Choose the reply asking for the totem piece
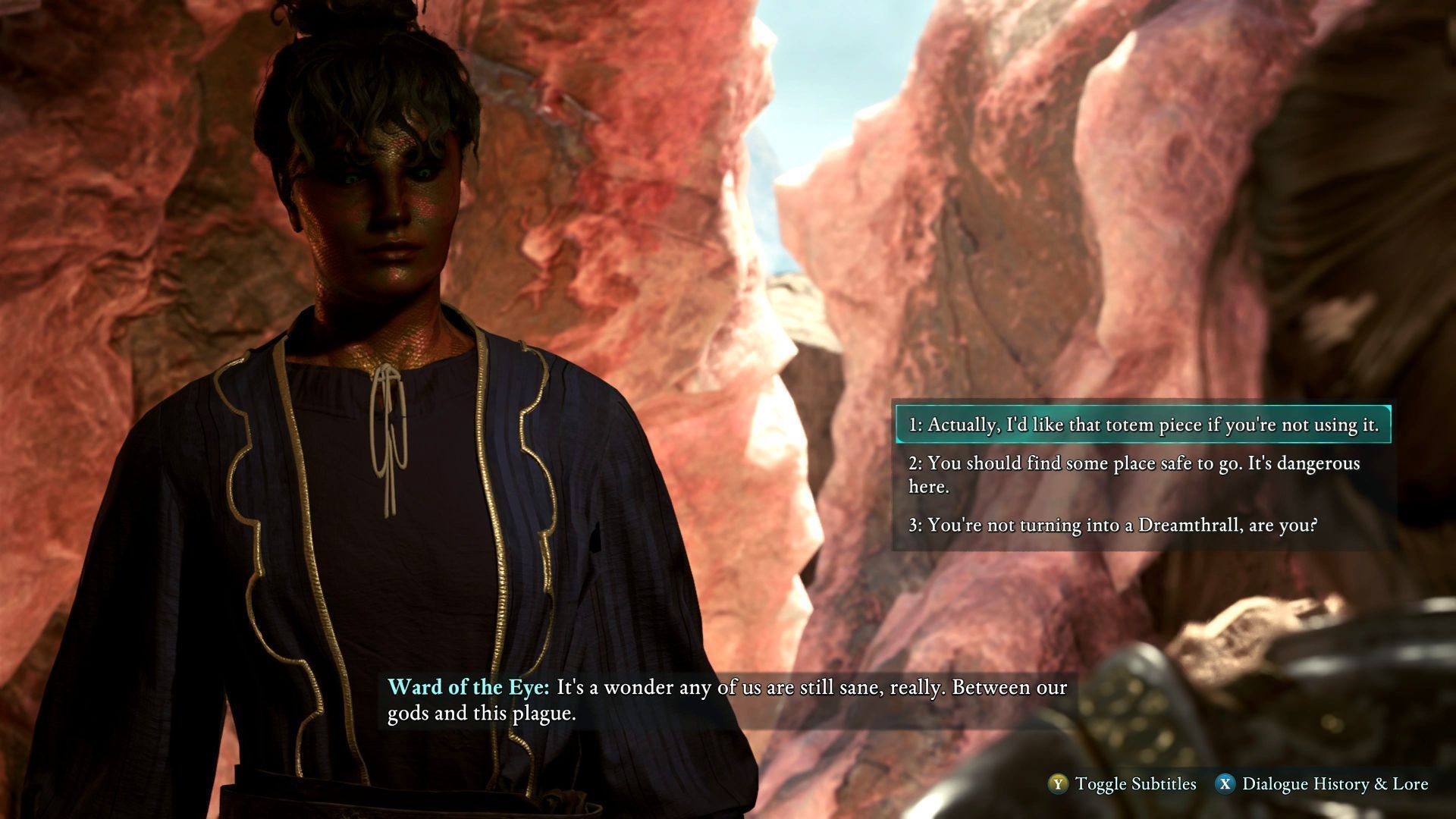This screenshot has width=1456, height=819. [x=1143, y=425]
